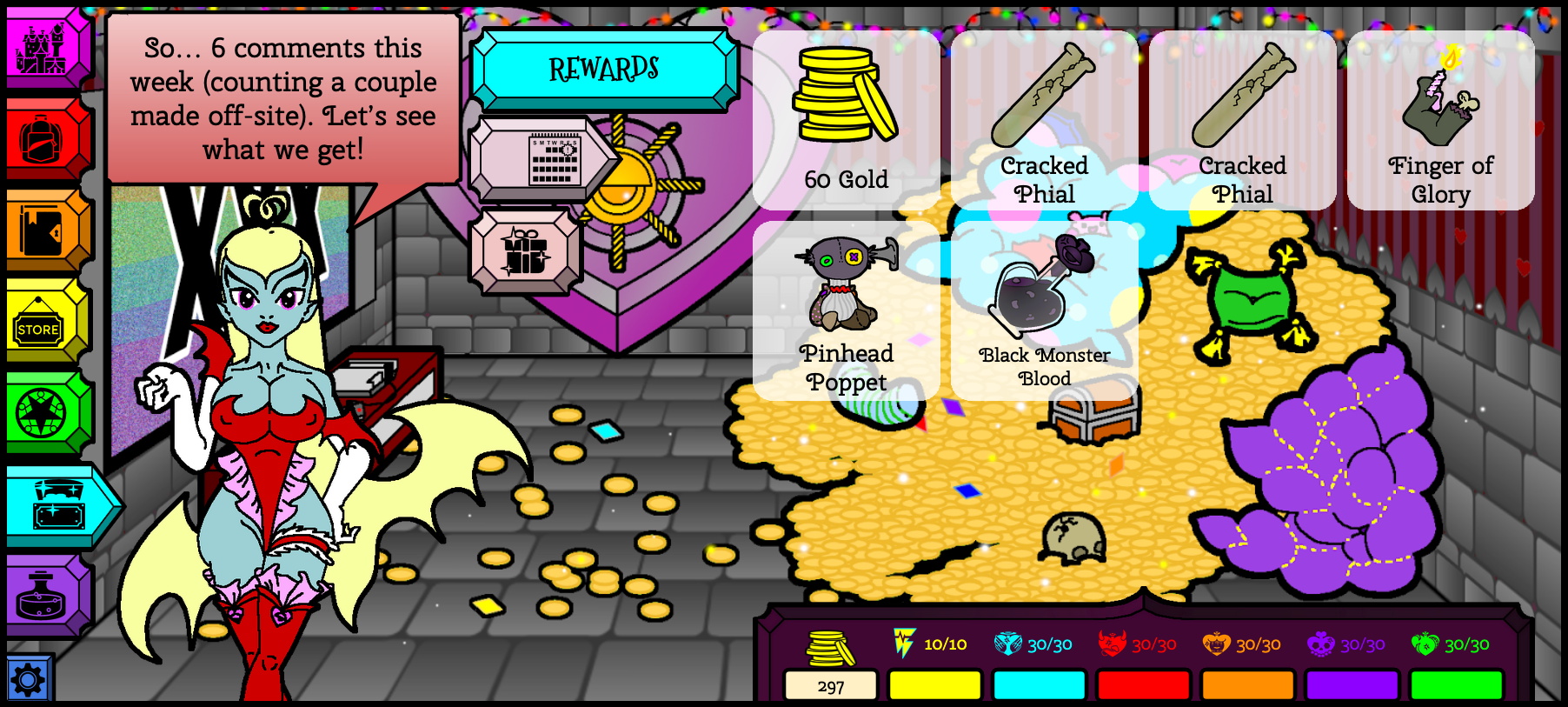Viewport: 1568px width, 707px height.
Task: Click the REWARDS banner
Action: coord(606,68)
